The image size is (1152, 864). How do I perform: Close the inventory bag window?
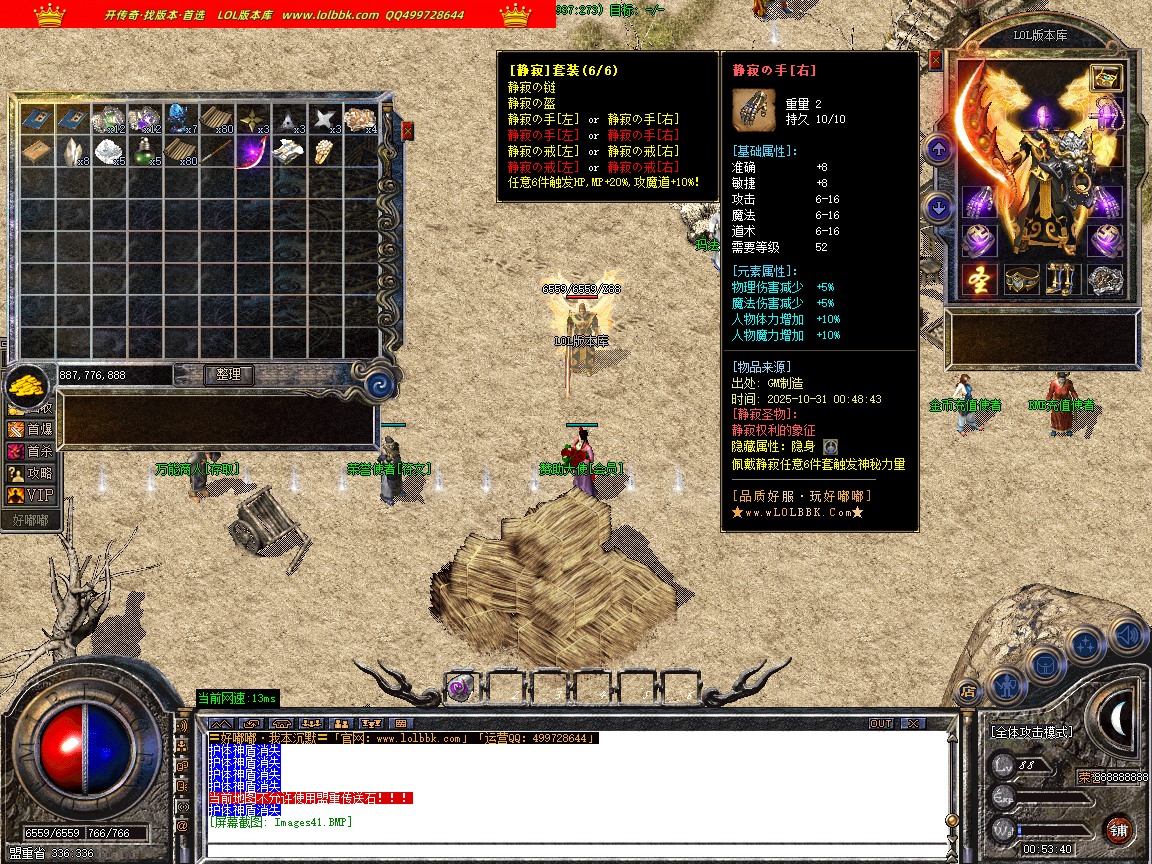pos(408,130)
